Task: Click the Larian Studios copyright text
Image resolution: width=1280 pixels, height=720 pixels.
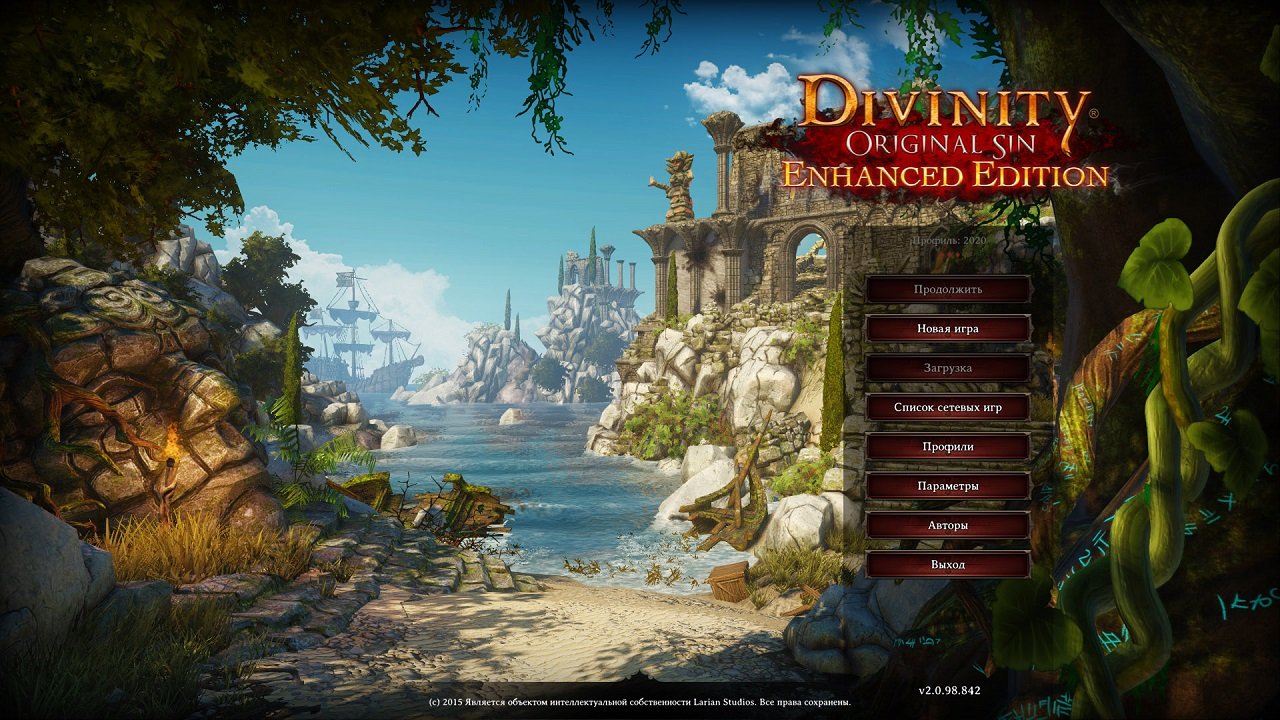Action: [640, 703]
